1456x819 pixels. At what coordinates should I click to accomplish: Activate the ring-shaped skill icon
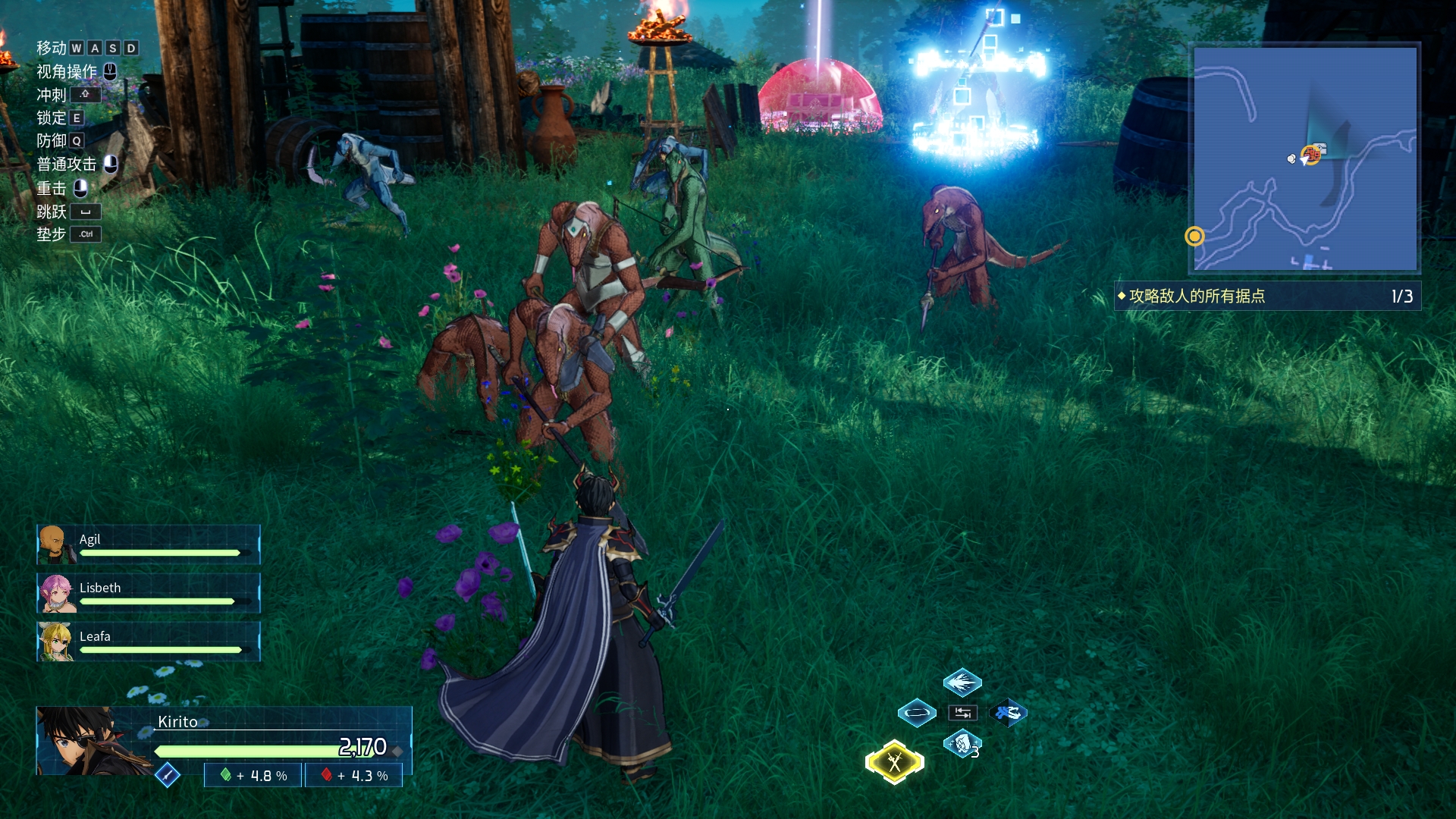[917, 713]
